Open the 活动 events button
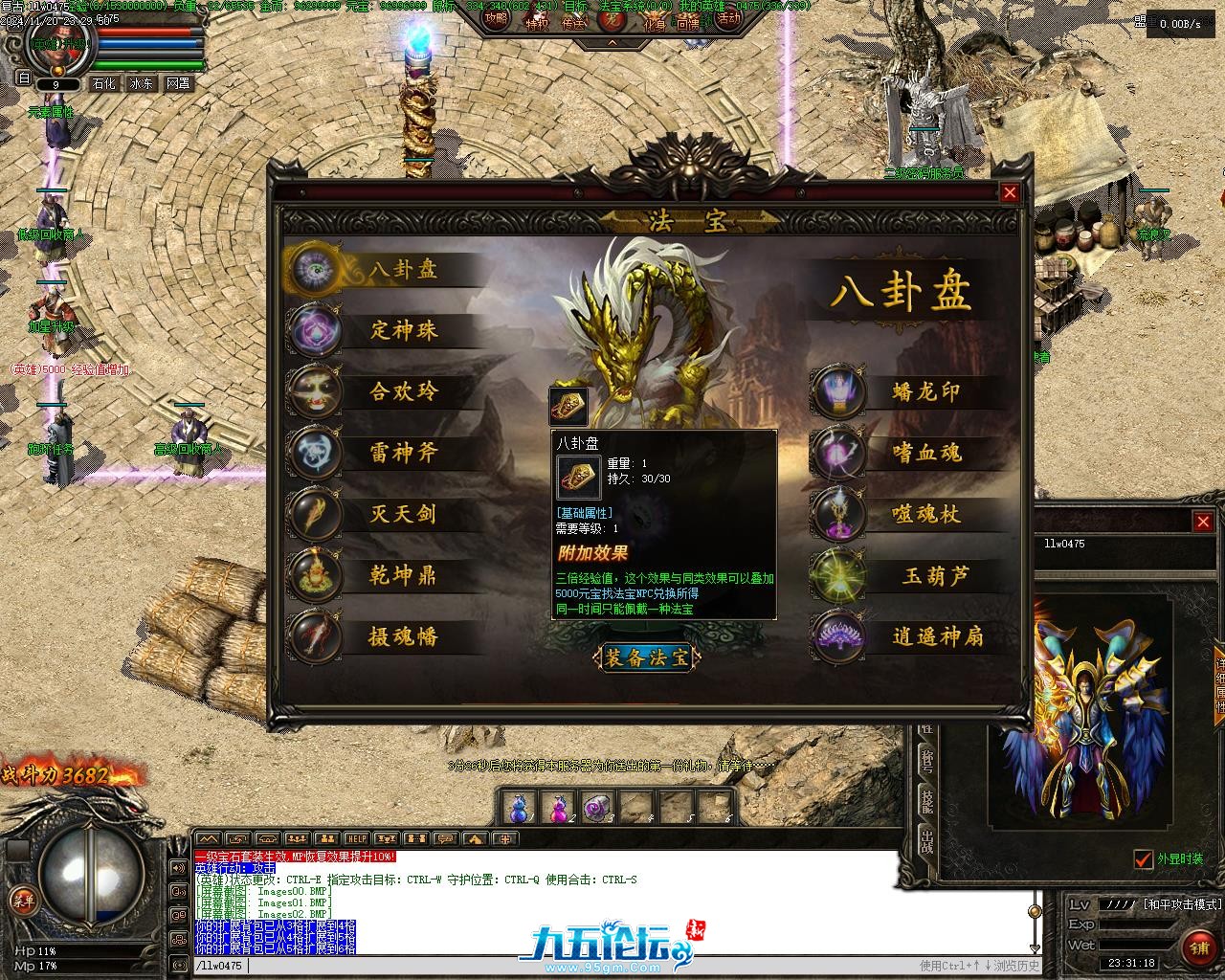Screen dimensions: 1225x980 pos(729,18)
